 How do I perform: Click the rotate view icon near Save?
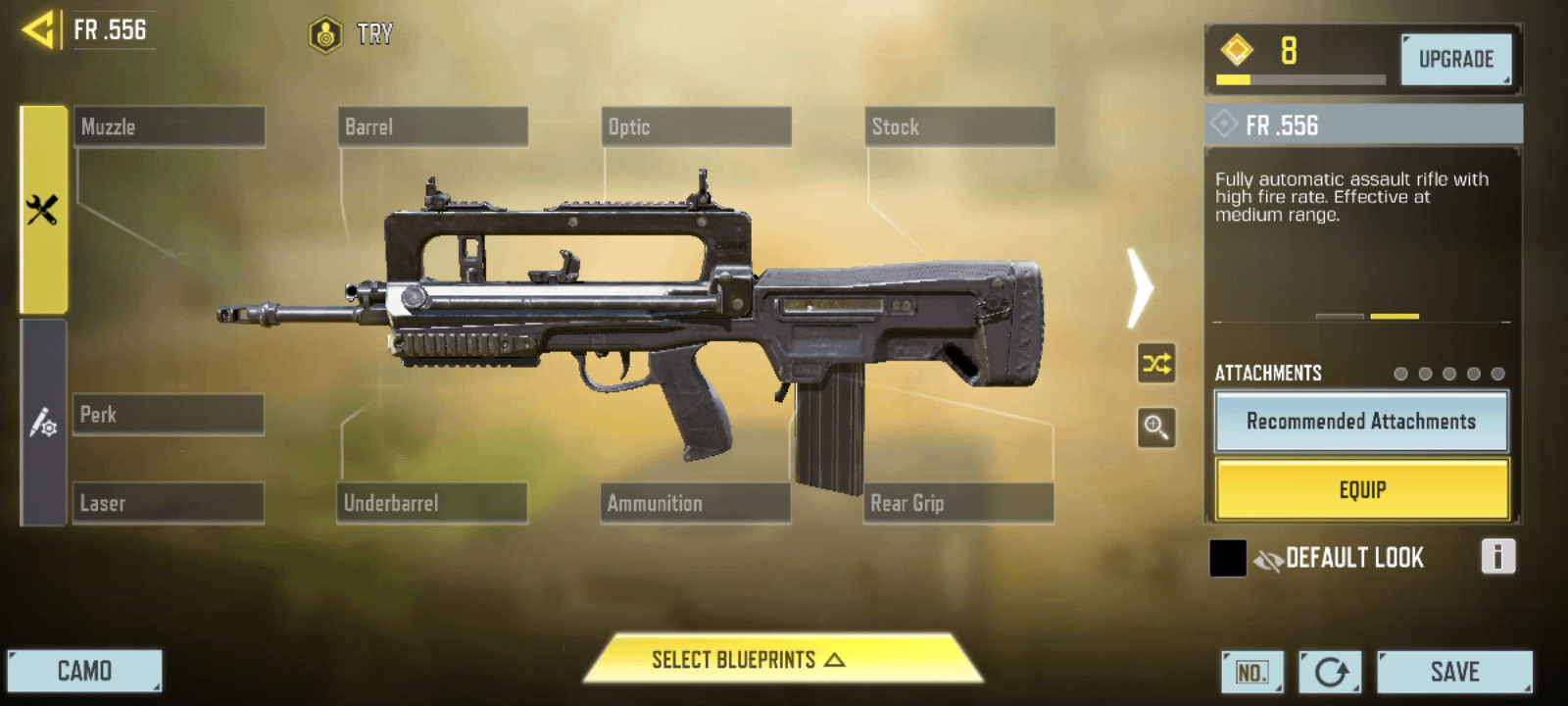(x=1331, y=672)
